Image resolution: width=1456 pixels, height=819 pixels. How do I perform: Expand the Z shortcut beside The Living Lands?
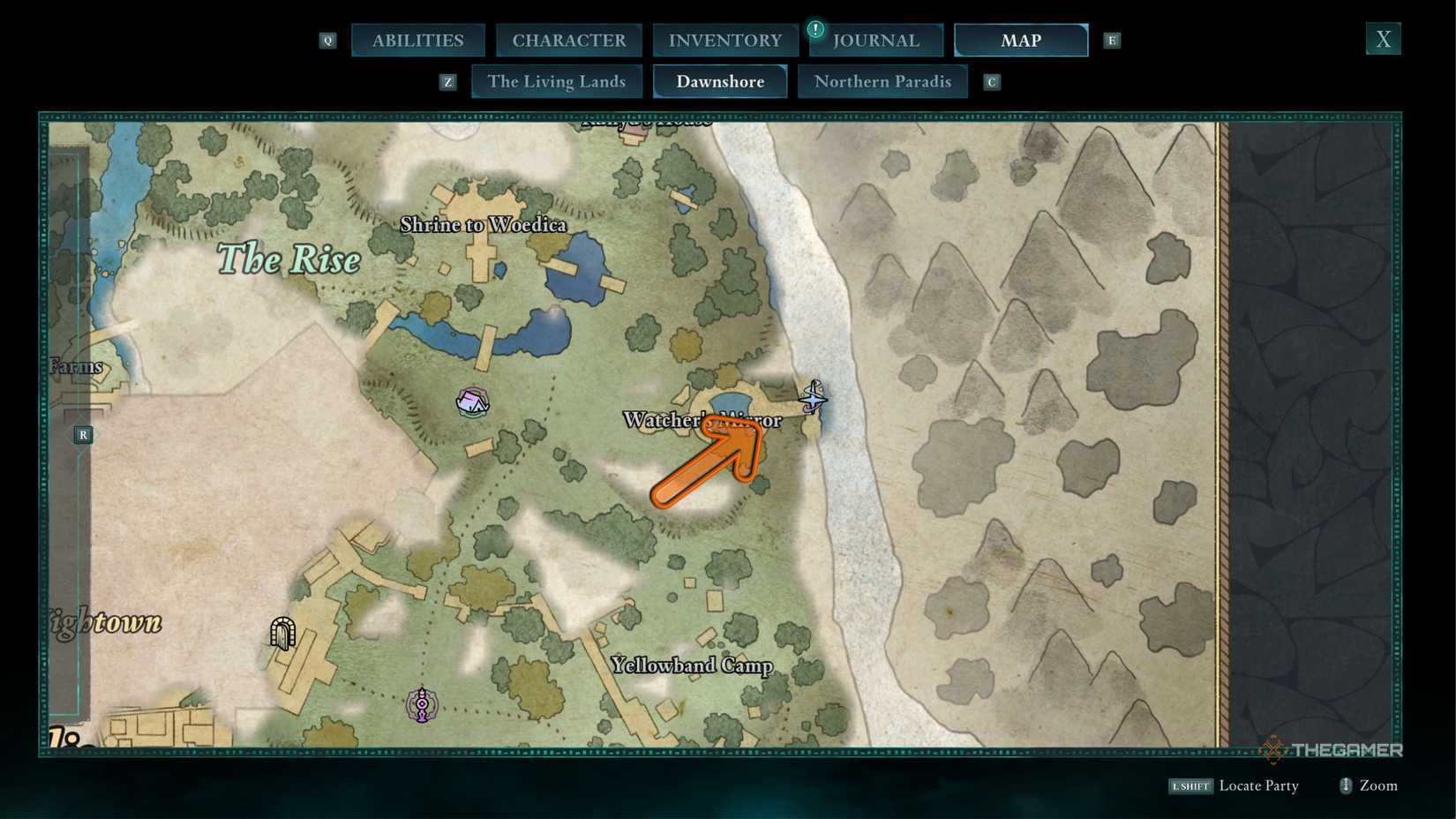pyautogui.click(x=448, y=81)
